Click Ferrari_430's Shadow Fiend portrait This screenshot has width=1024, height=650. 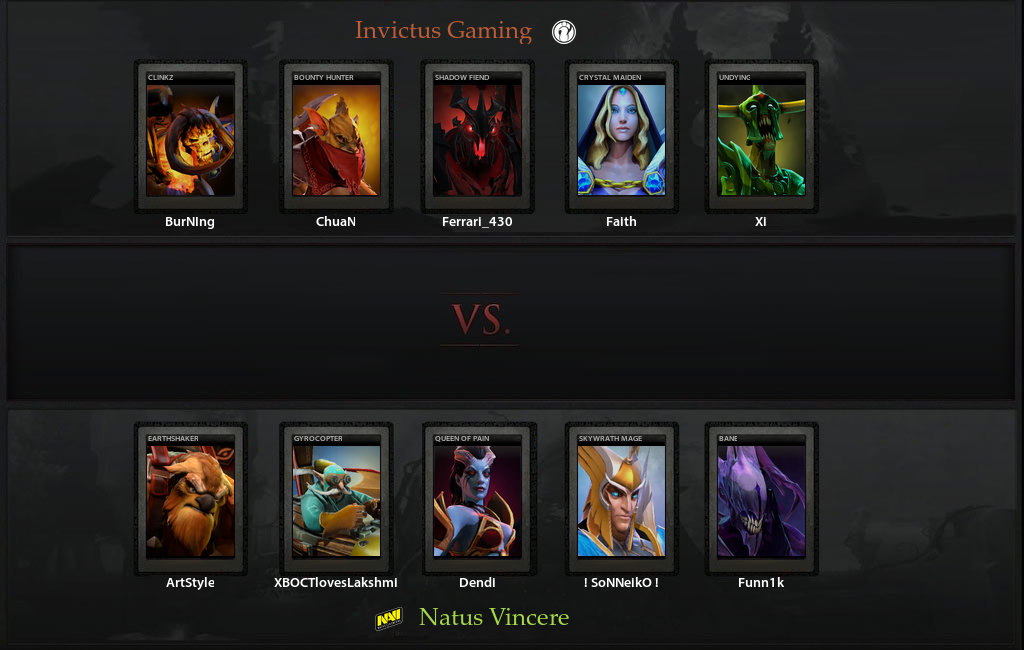[x=477, y=138]
